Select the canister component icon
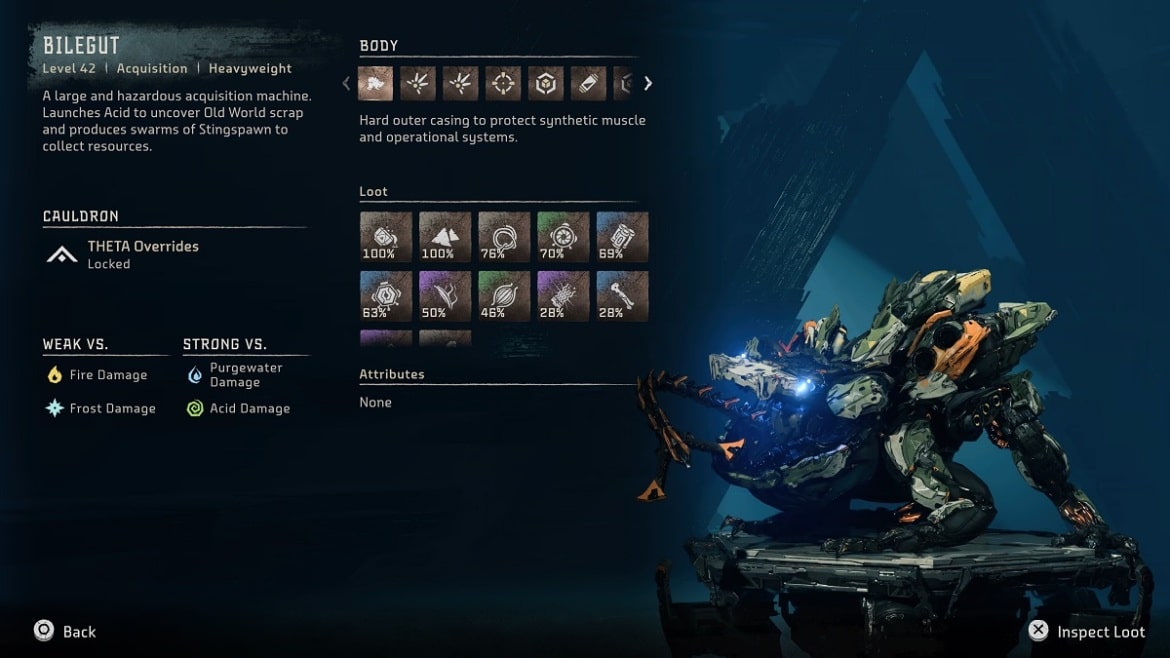Image resolution: width=1170 pixels, height=658 pixels. coord(588,84)
